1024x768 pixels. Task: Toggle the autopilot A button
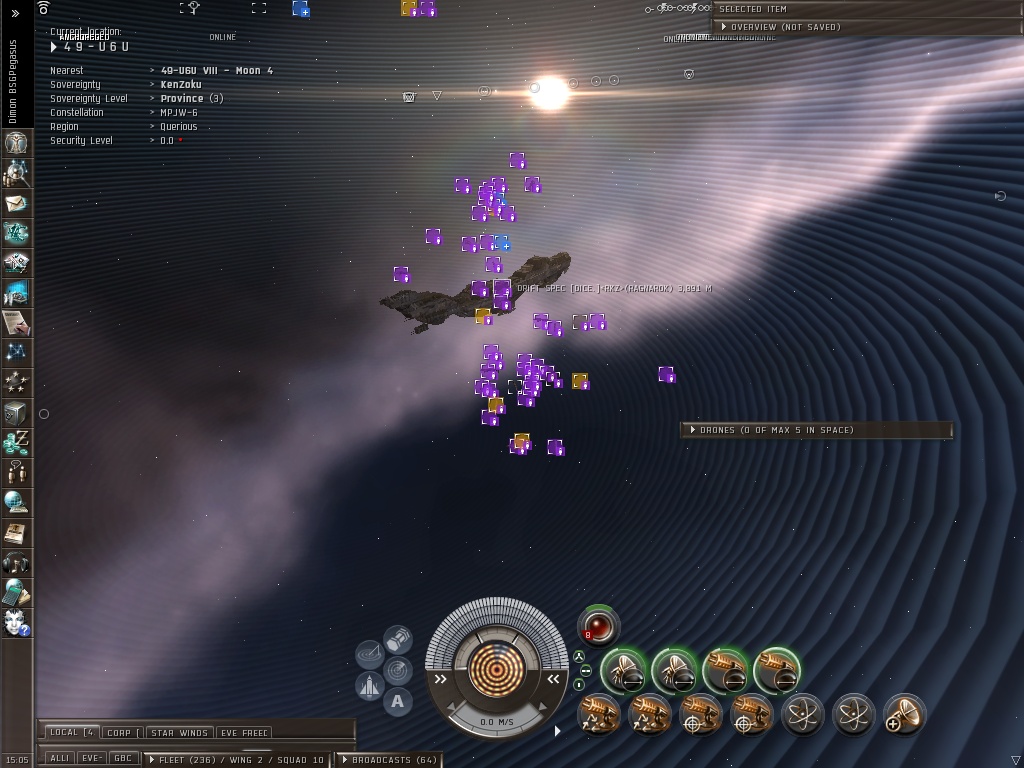pos(397,701)
